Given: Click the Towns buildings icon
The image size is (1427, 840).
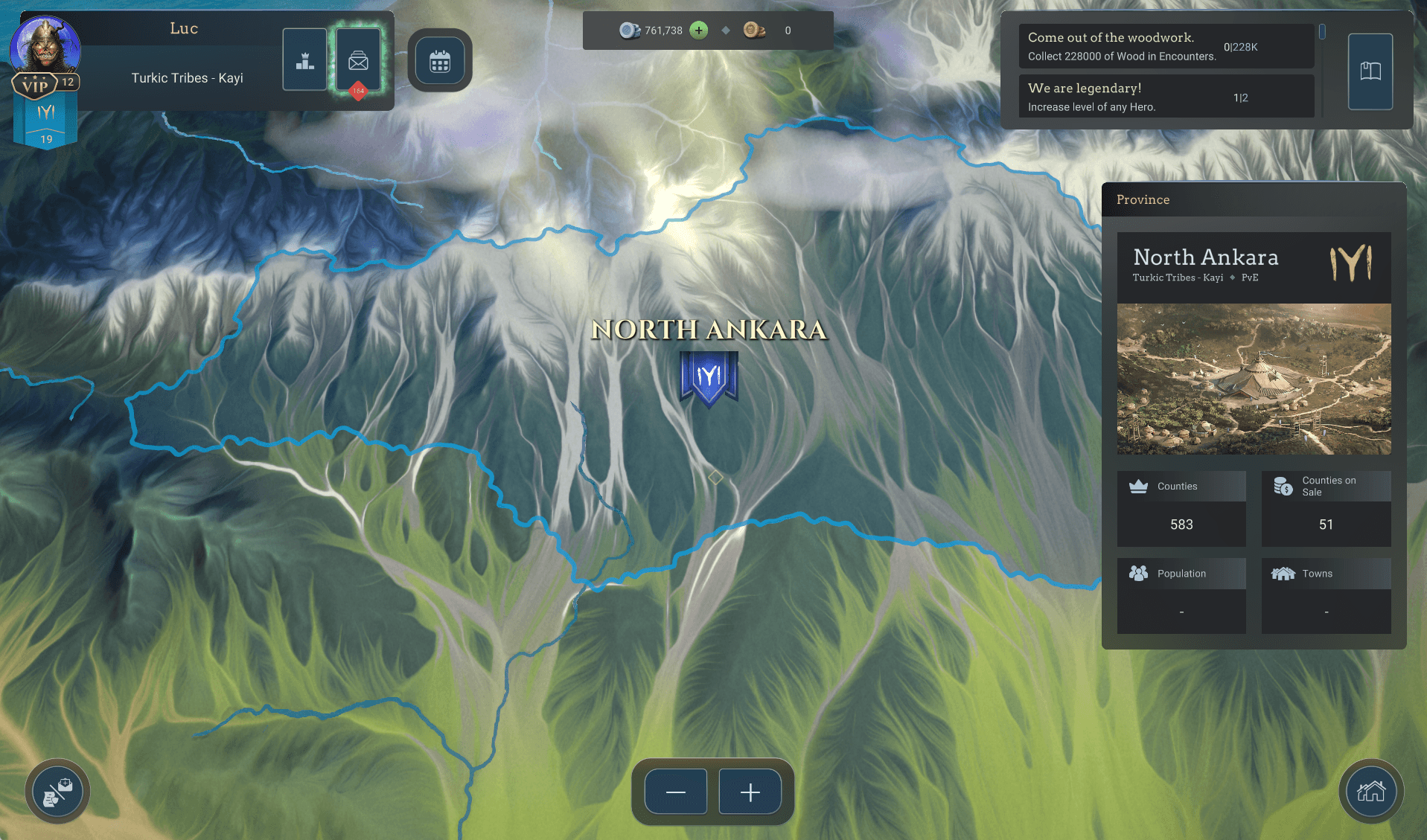Looking at the screenshot, I should pyautogui.click(x=1284, y=573).
